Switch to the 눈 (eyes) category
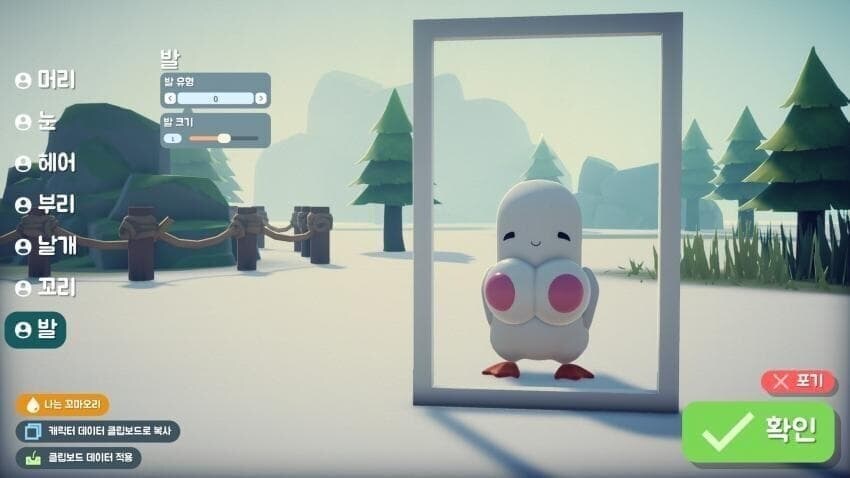This screenshot has width=850, height=478. [x=36, y=121]
